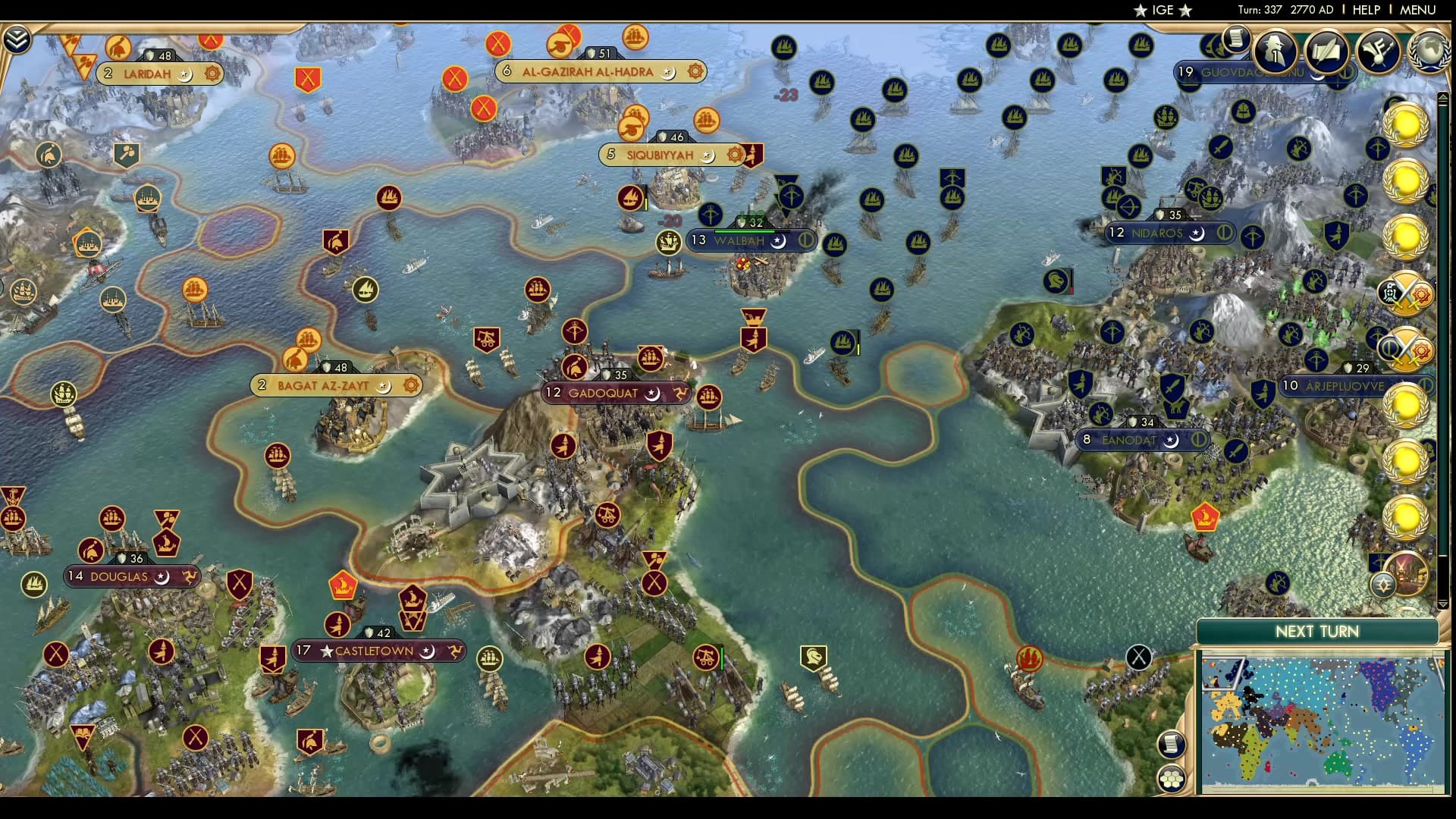Expand the top-left corner dropdown arrow
This screenshot has width=1456, height=819.
click(x=16, y=39)
